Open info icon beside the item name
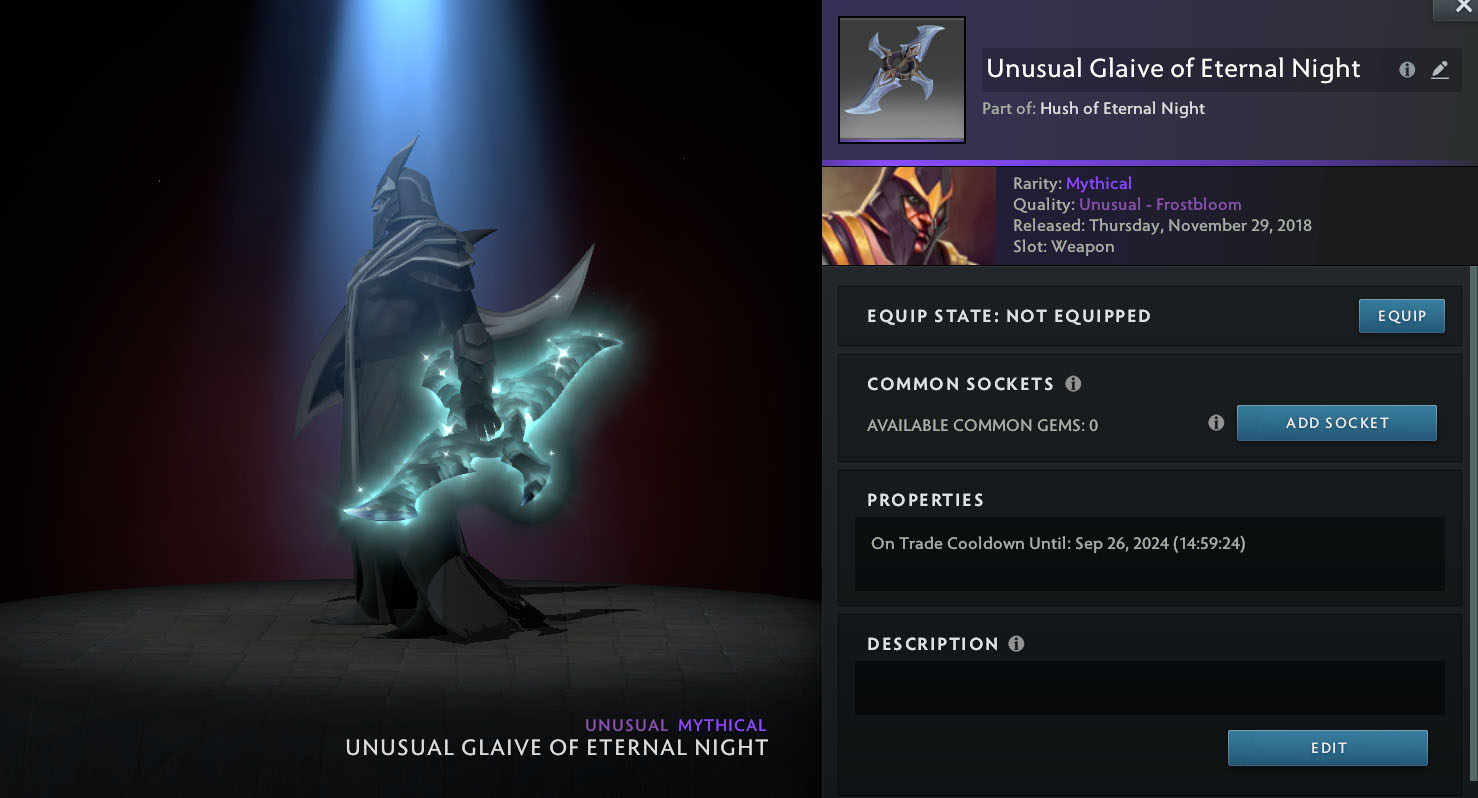The image size is (1478, 798). 1407,70
